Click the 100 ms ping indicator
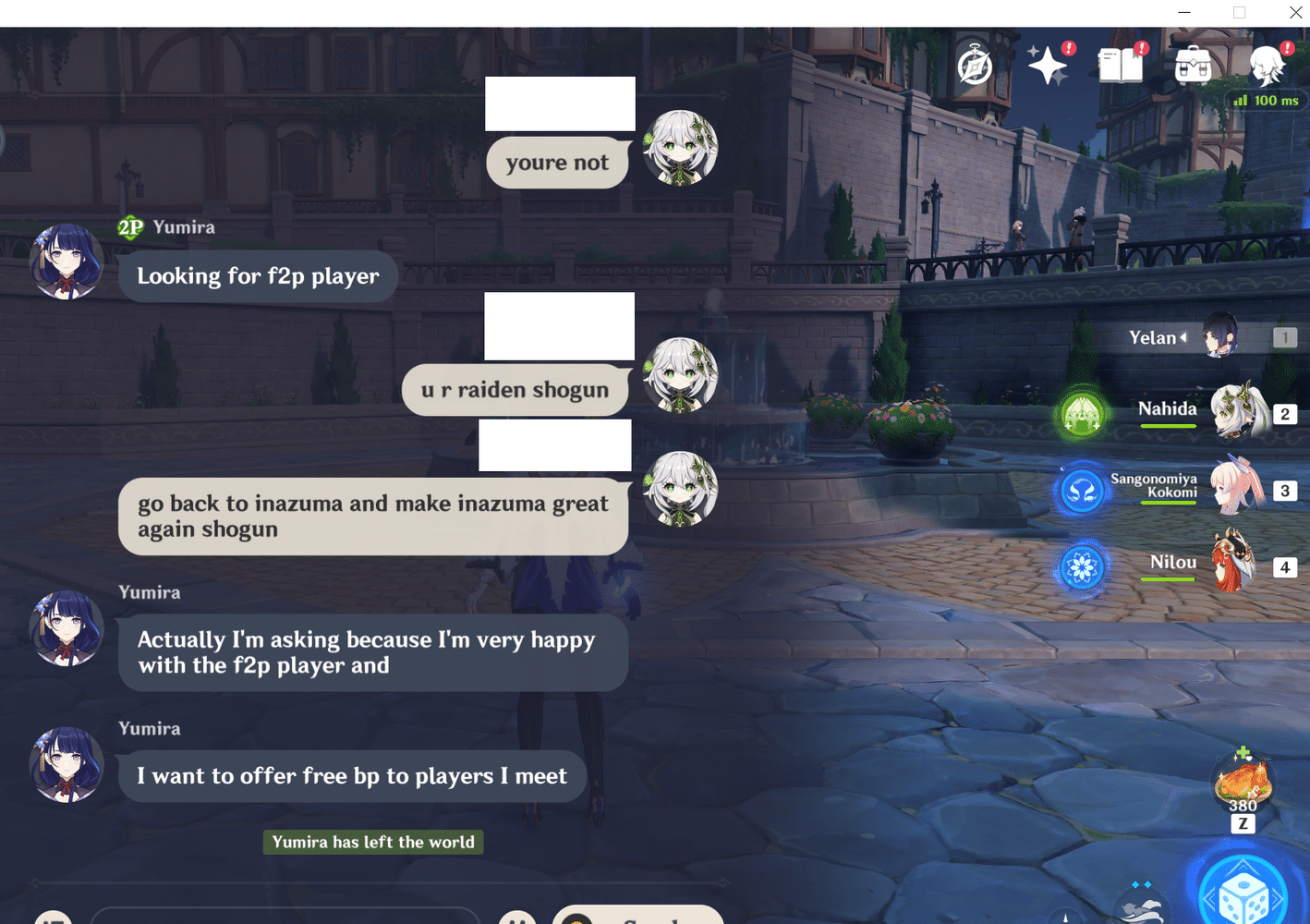1310x924 pixels. click(x=1266, y=100)
